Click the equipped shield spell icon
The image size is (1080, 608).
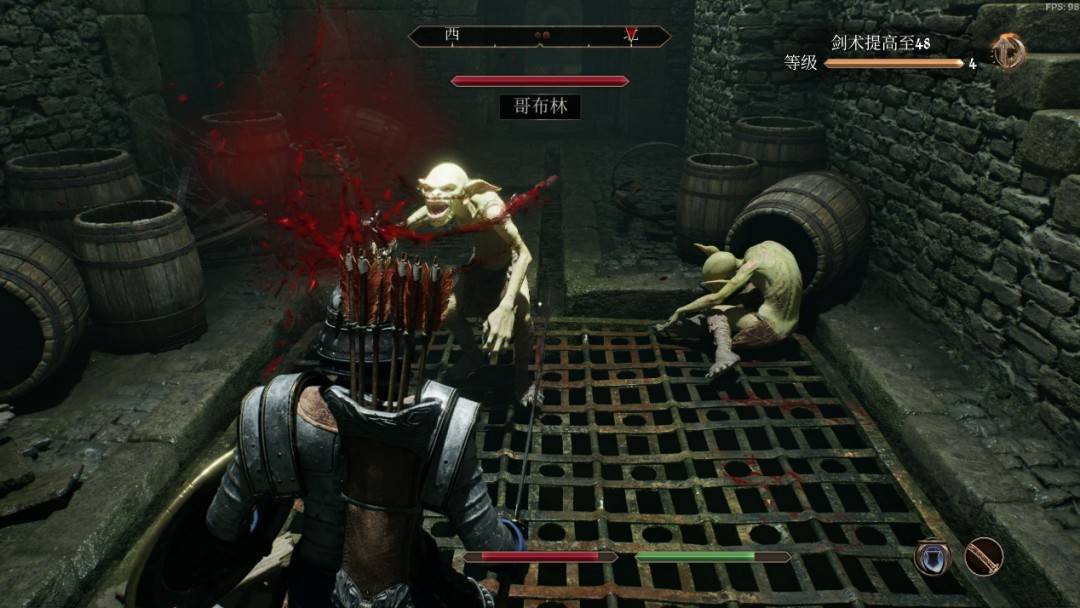click(x=932, y=556)
